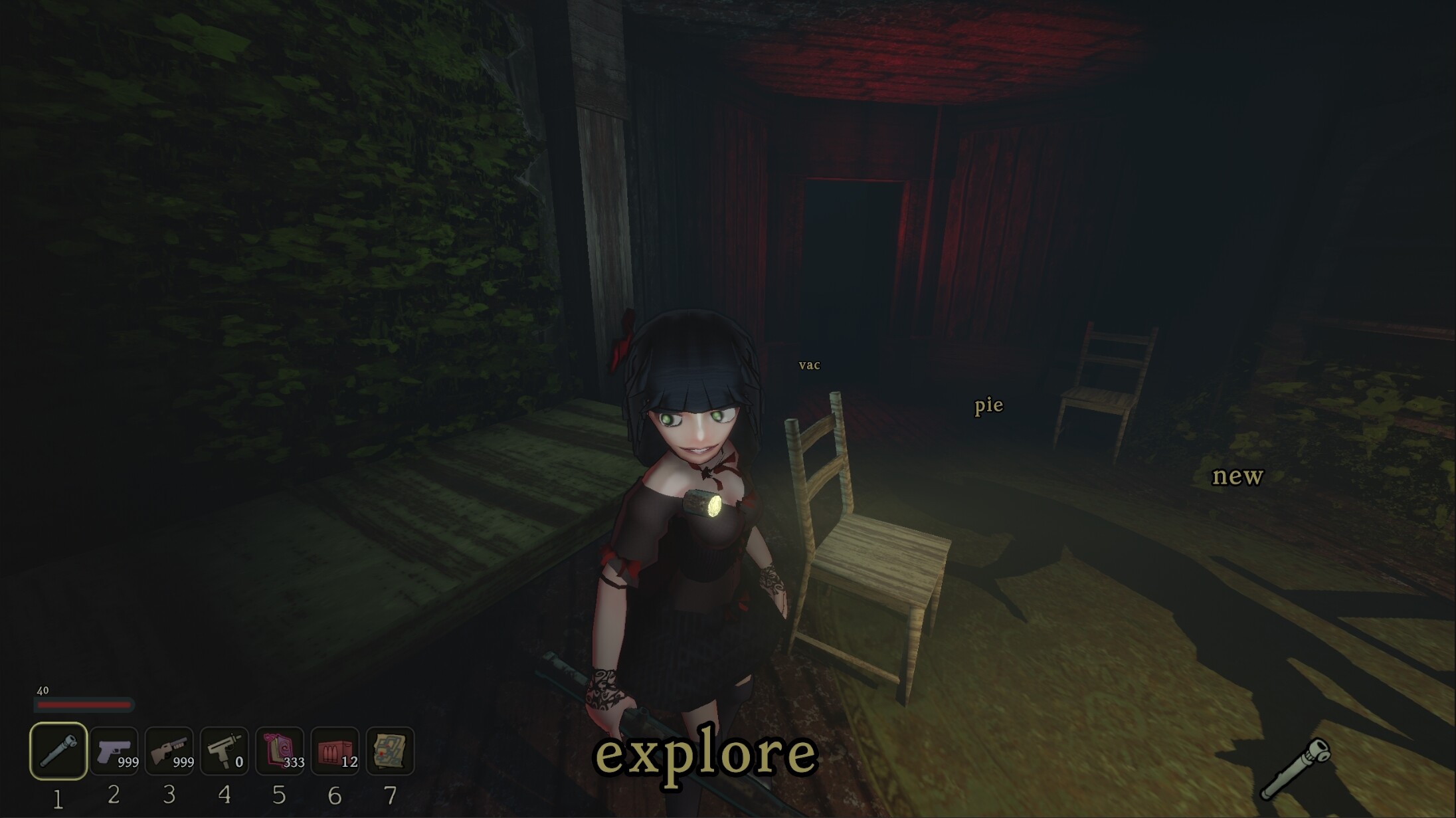1456x818 pixels.
Task: Click the '40' health value above the bar
Action: click(43, 691)
